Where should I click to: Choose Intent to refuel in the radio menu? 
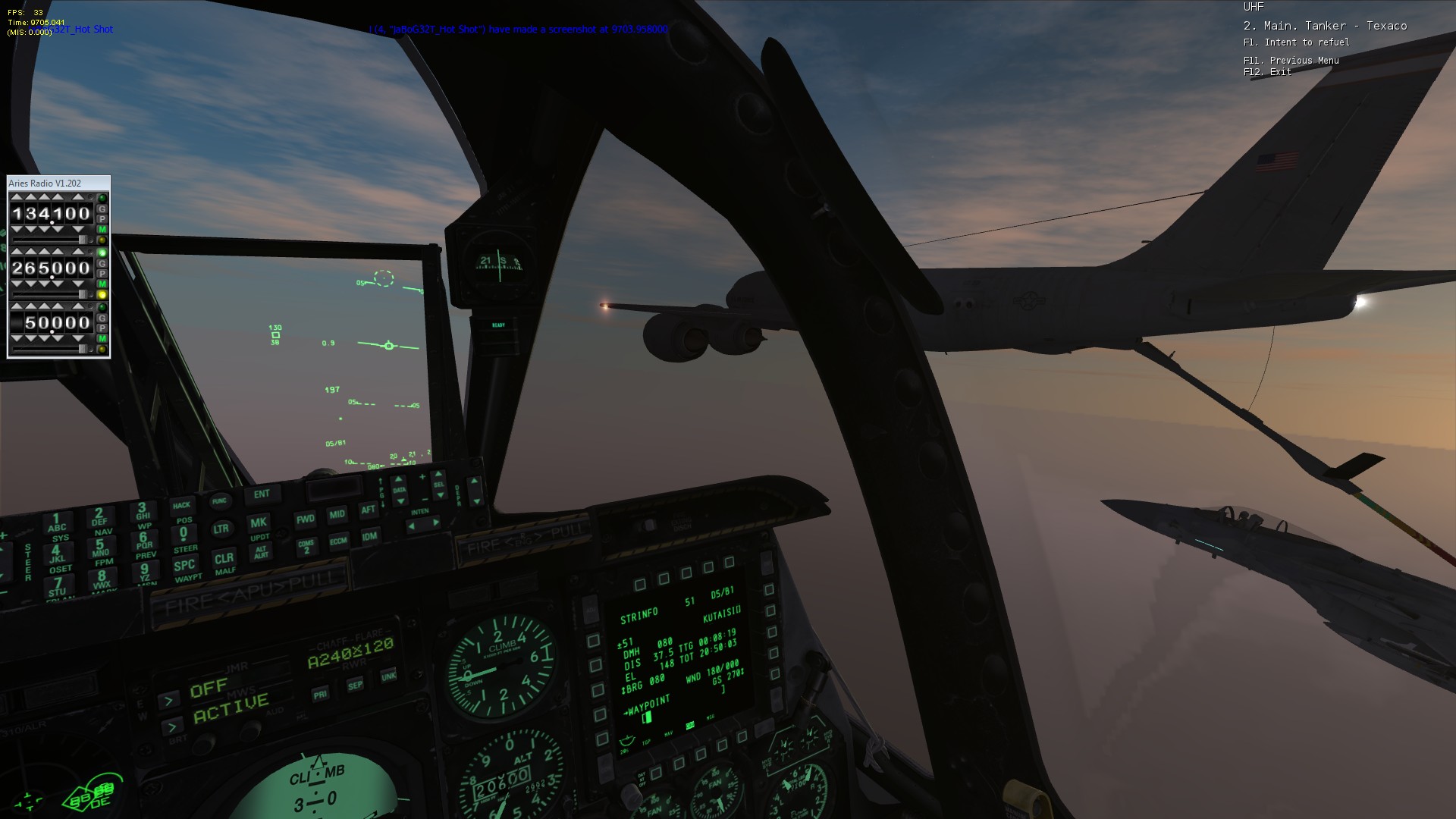(x=1296, y=42)
